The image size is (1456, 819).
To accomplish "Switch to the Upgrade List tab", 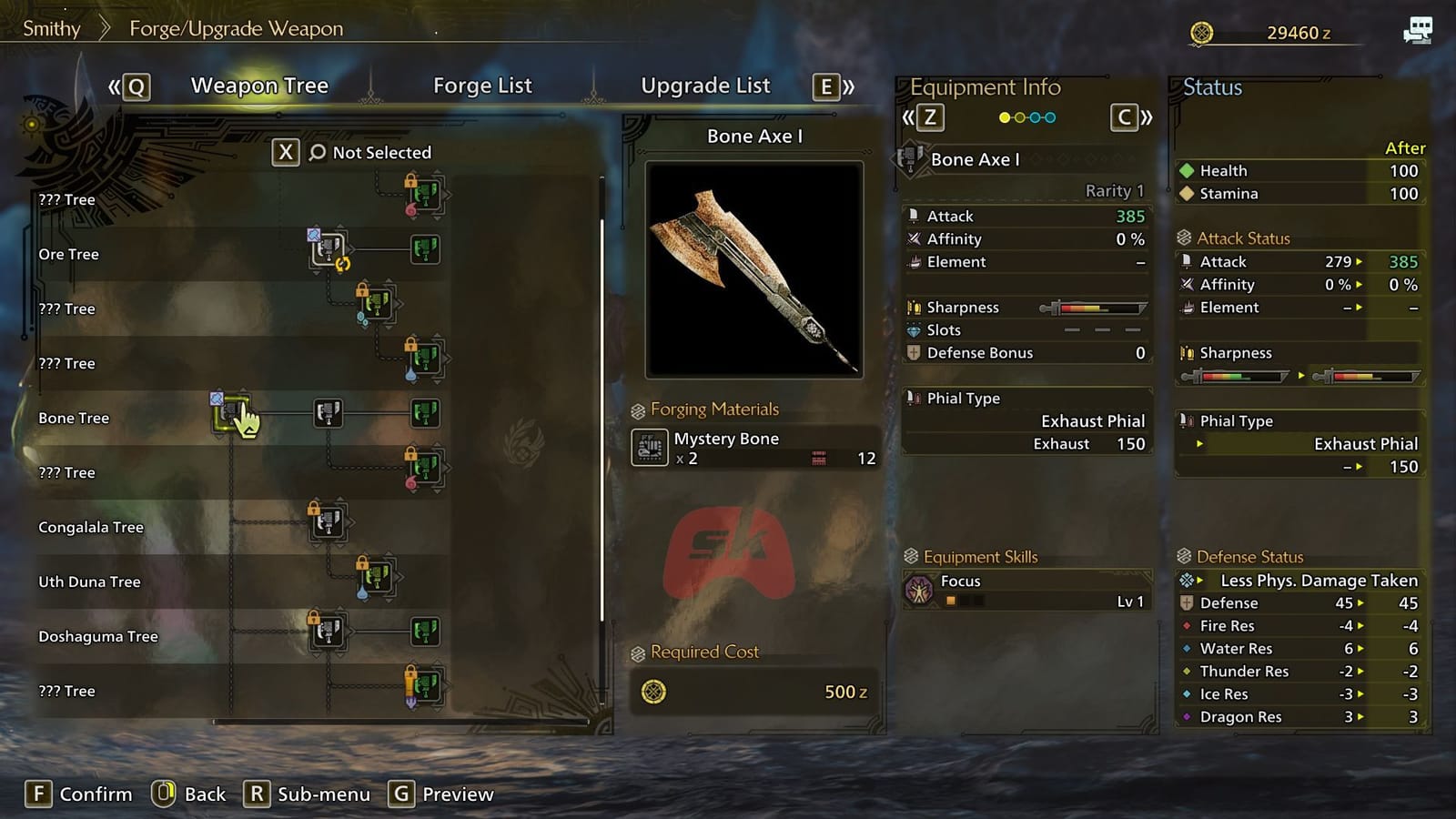I will tap(705, 85).
